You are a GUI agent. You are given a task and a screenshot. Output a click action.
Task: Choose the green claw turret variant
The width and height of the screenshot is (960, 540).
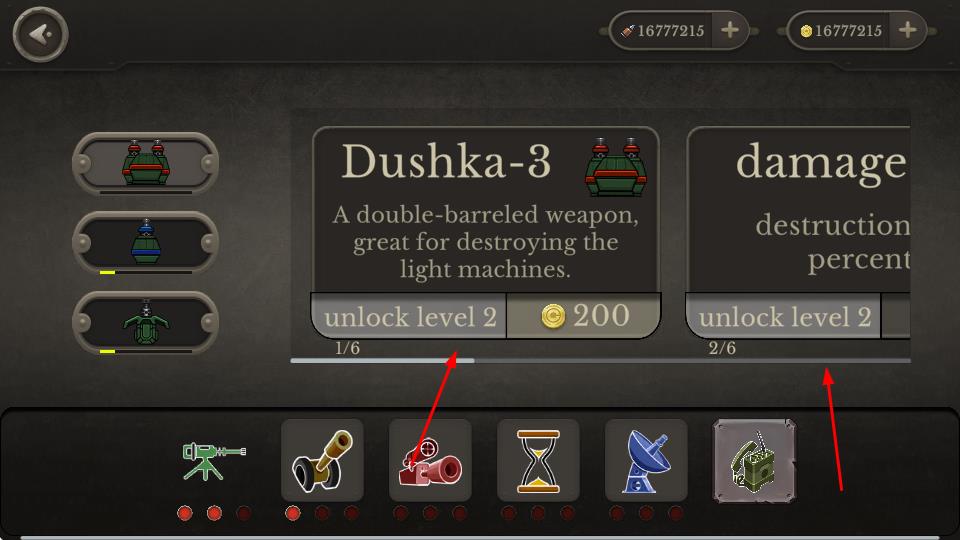[x=144, y=322]
